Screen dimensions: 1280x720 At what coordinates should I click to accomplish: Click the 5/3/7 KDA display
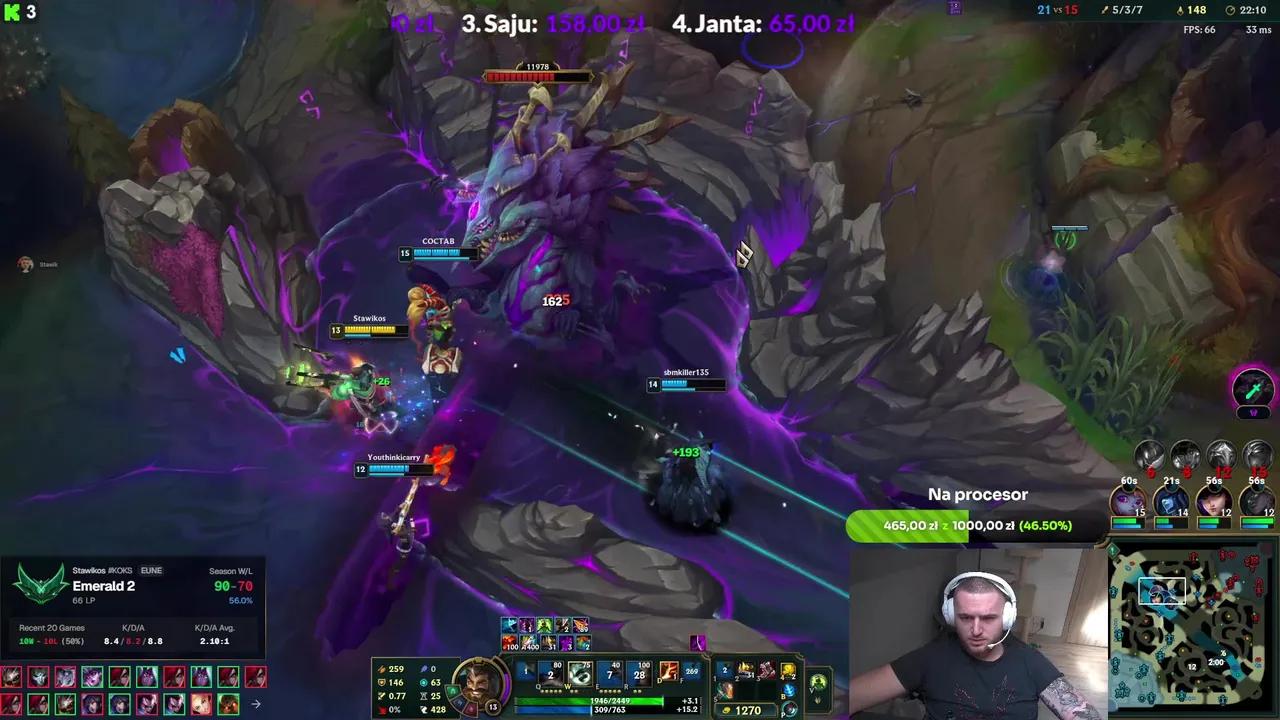pyautogui.click(x=1127, y=9)
